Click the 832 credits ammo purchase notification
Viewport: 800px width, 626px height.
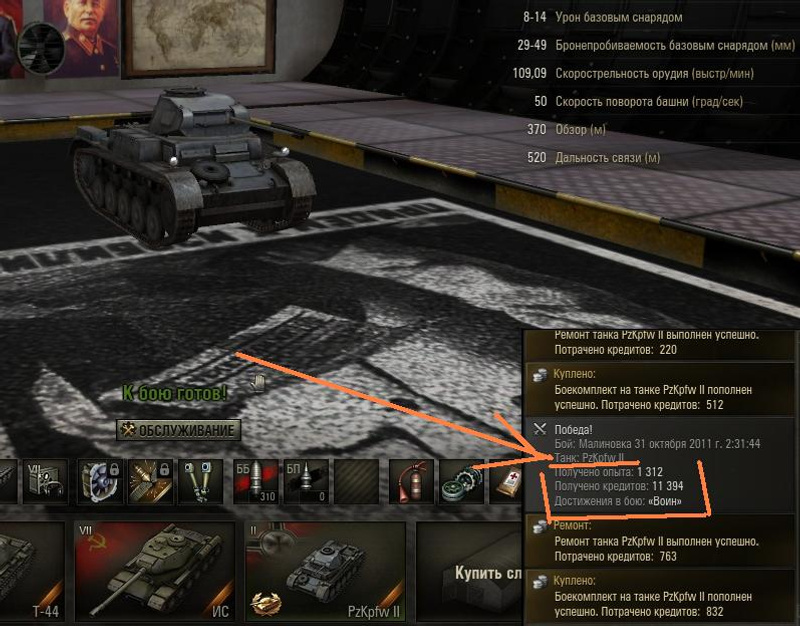[x=660, y=595]
